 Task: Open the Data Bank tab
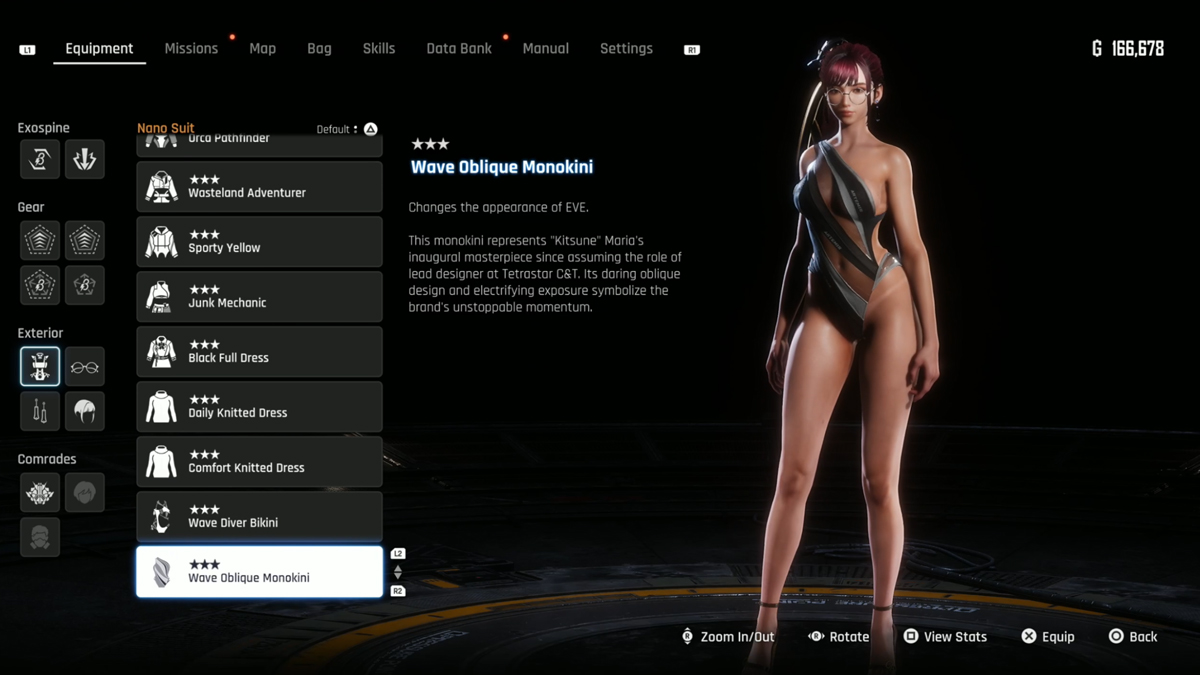[459, 48]
